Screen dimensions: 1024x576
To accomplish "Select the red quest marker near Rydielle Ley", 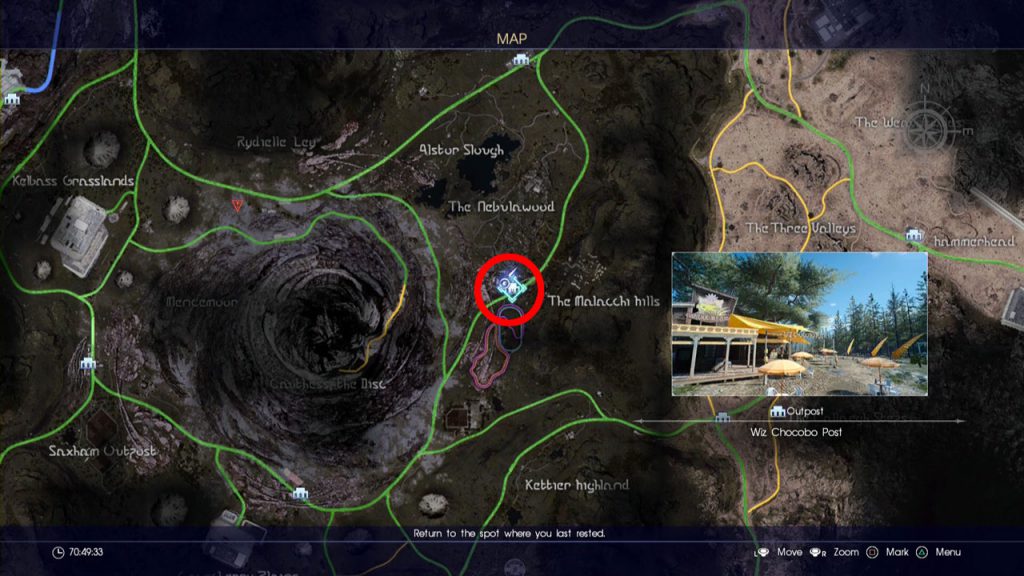I will [237, 205].
